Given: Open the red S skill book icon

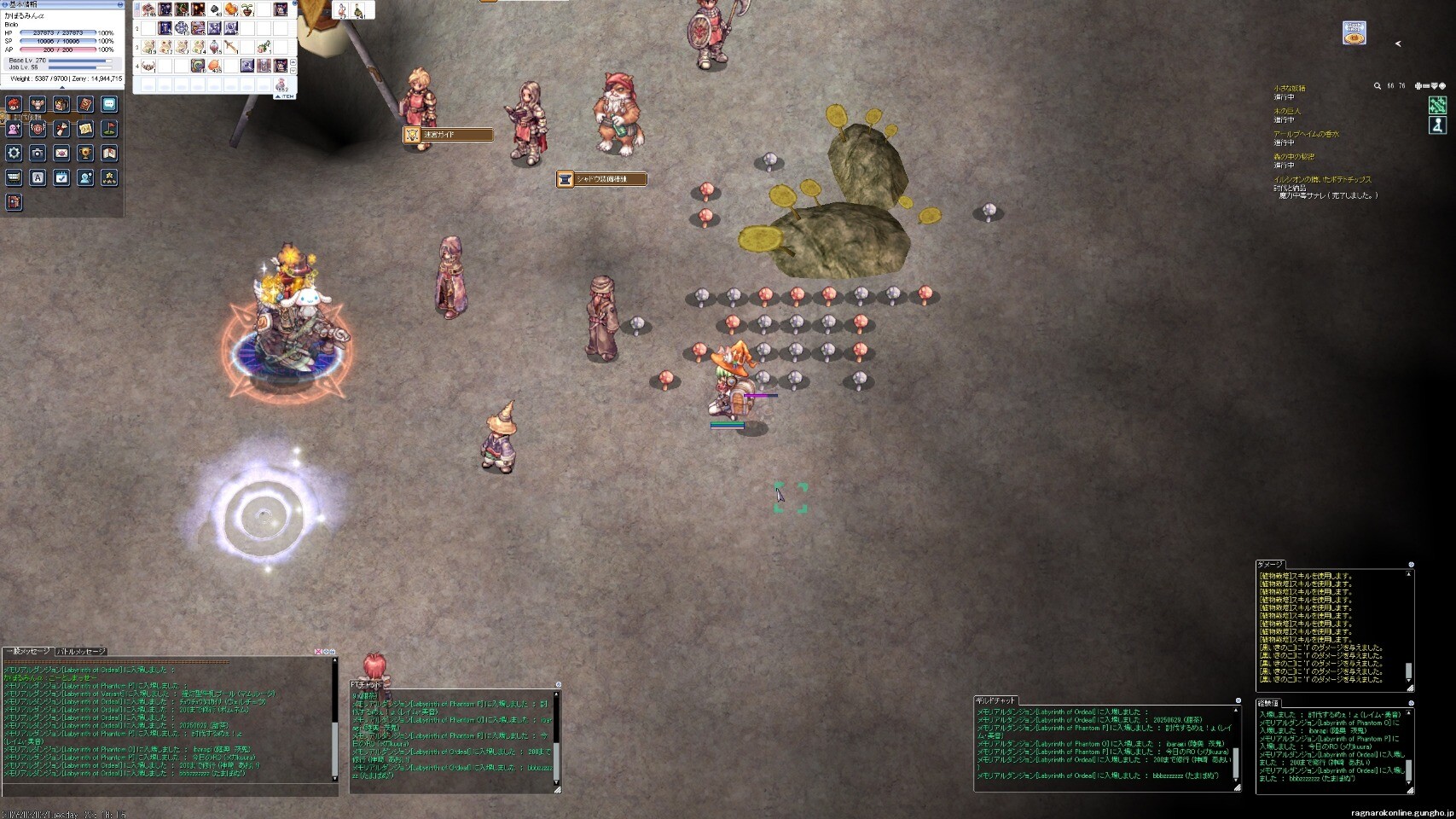Looking at the screenshot, I should point(85,104).
